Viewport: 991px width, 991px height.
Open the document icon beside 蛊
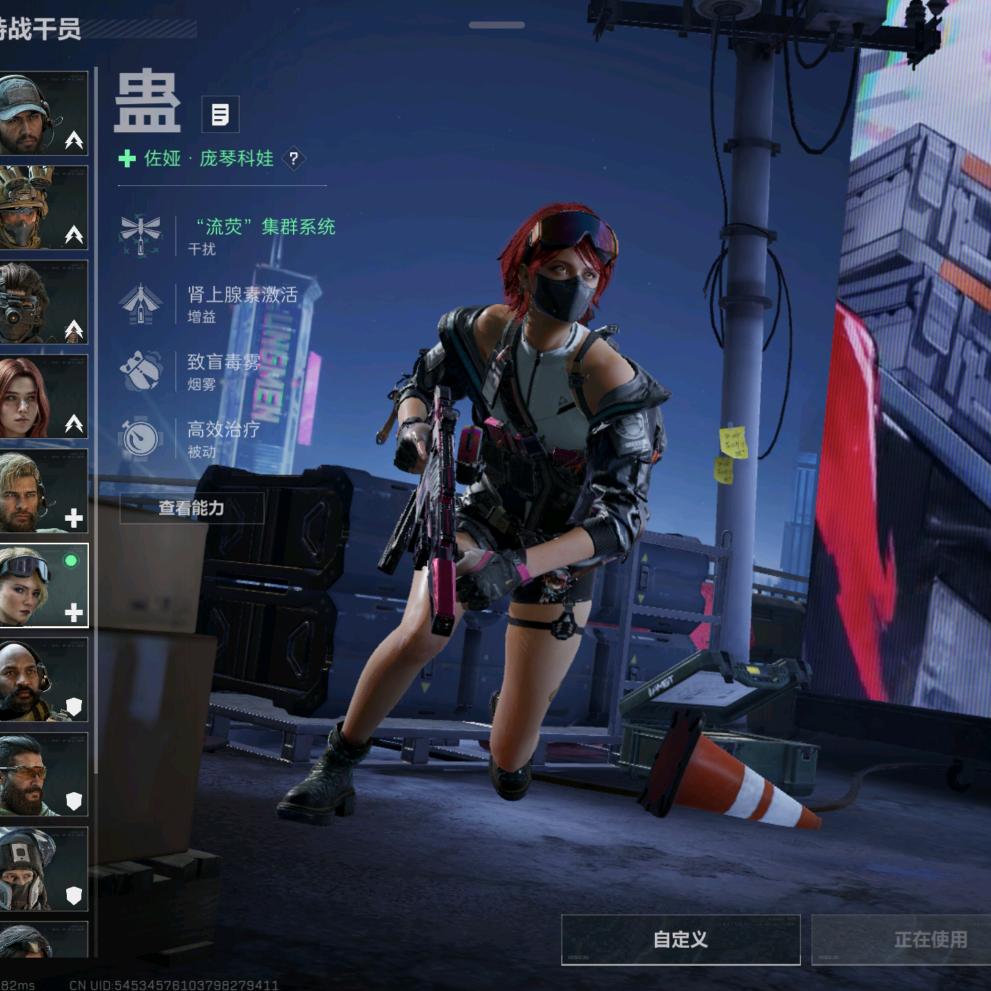coord(220,114)
